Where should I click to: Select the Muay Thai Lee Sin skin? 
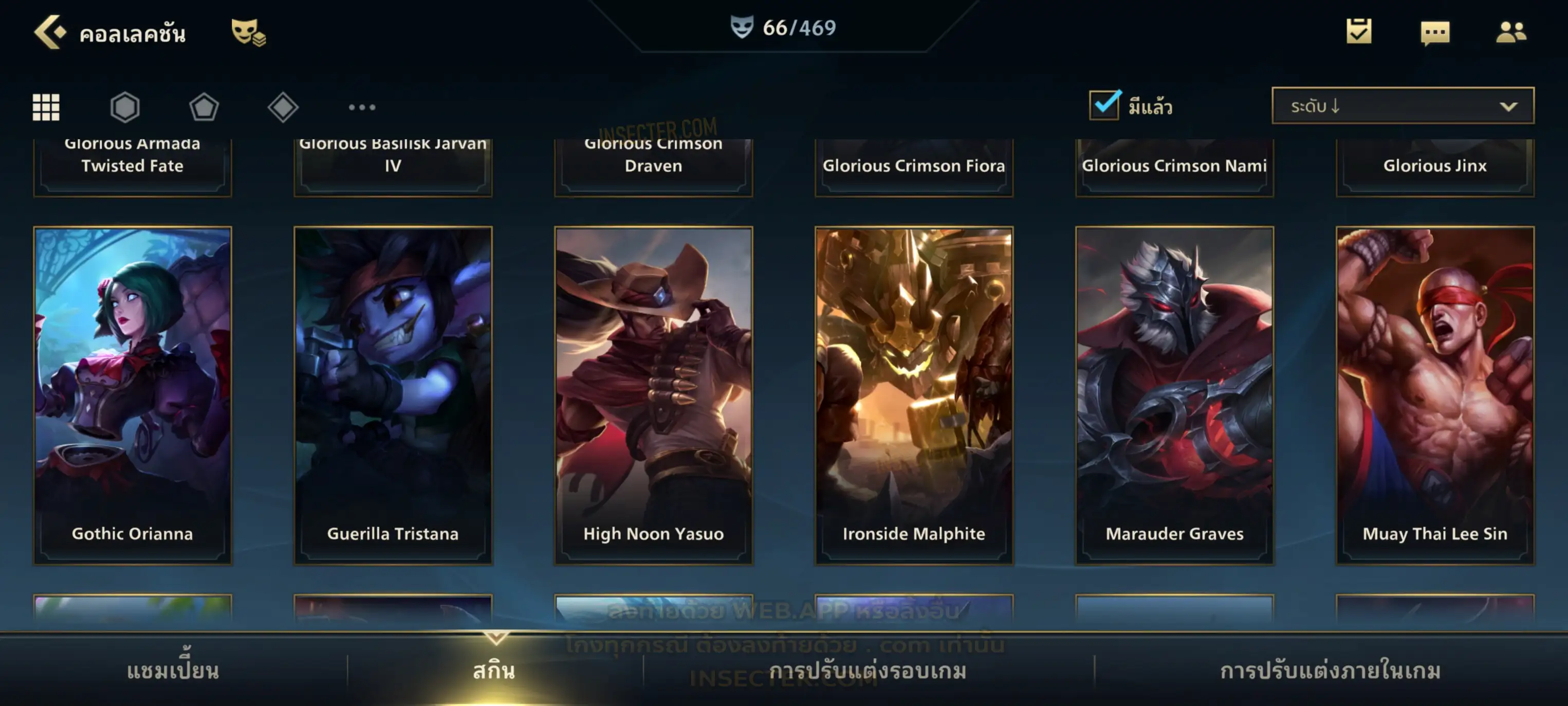click(x=1435, y=395)
